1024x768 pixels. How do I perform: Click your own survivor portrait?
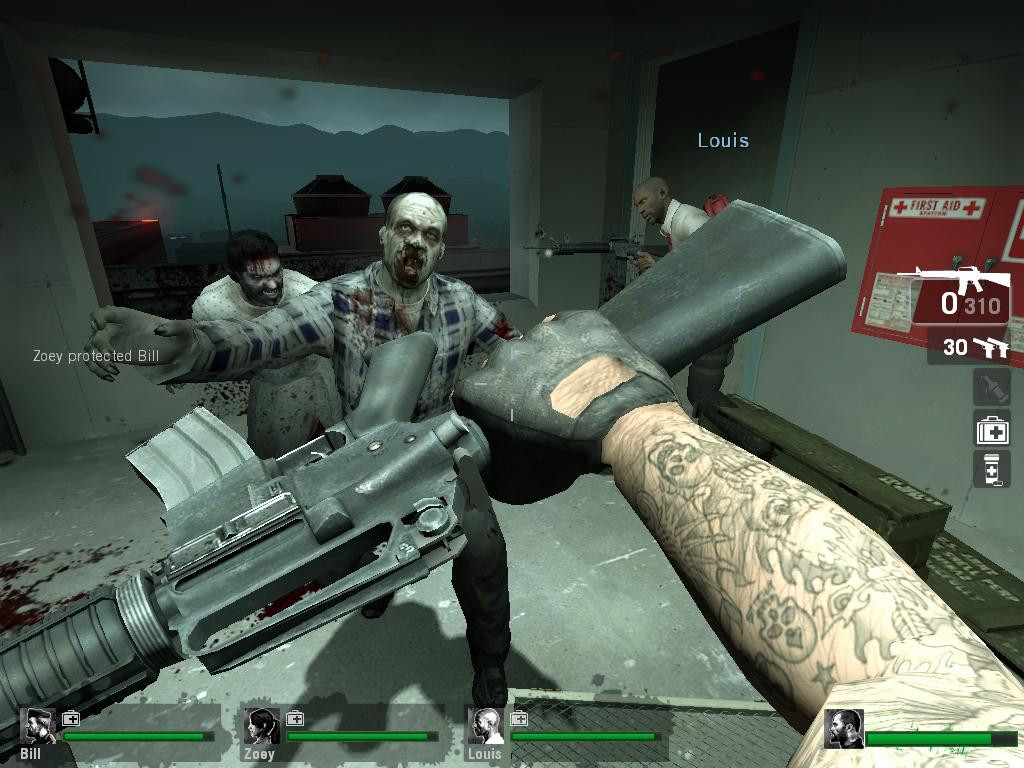pyautogui.click(x=843, y=729)
